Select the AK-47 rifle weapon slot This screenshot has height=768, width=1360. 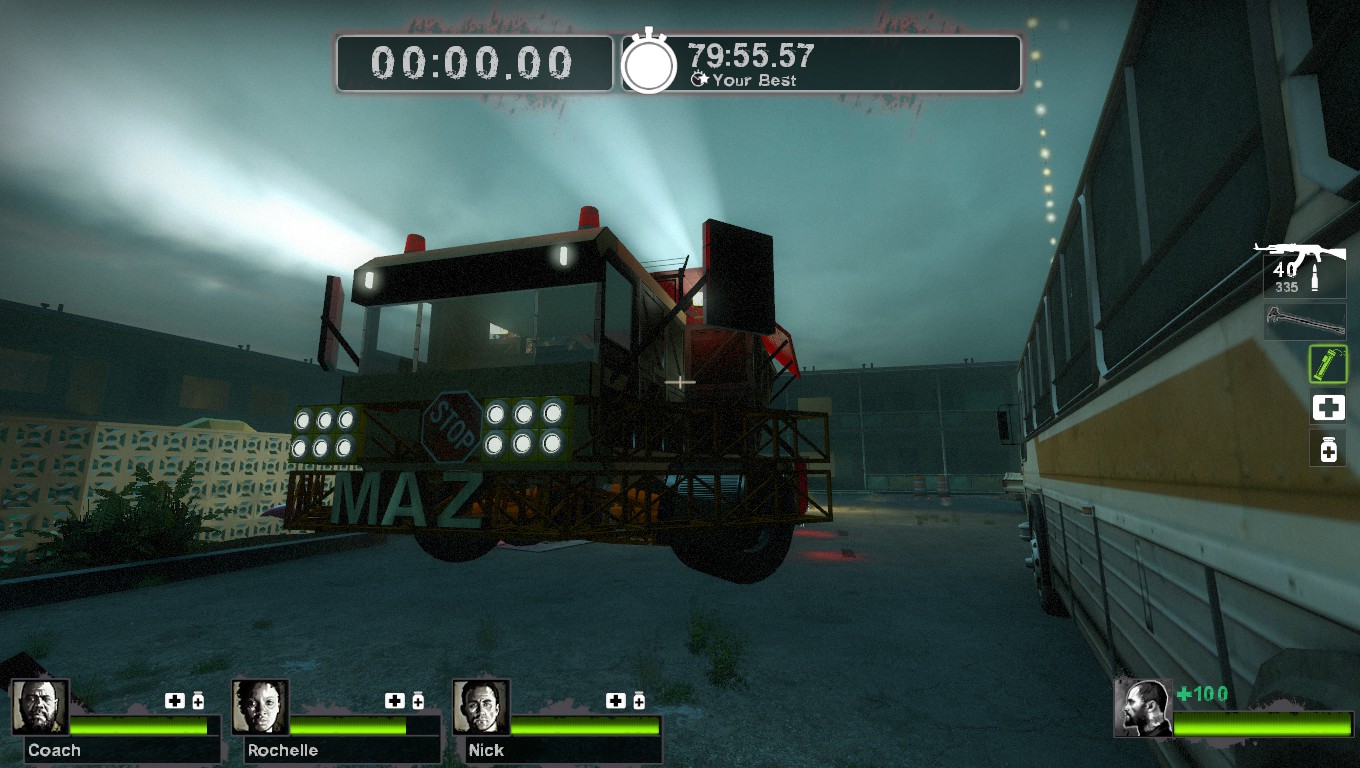point(1304,268)
